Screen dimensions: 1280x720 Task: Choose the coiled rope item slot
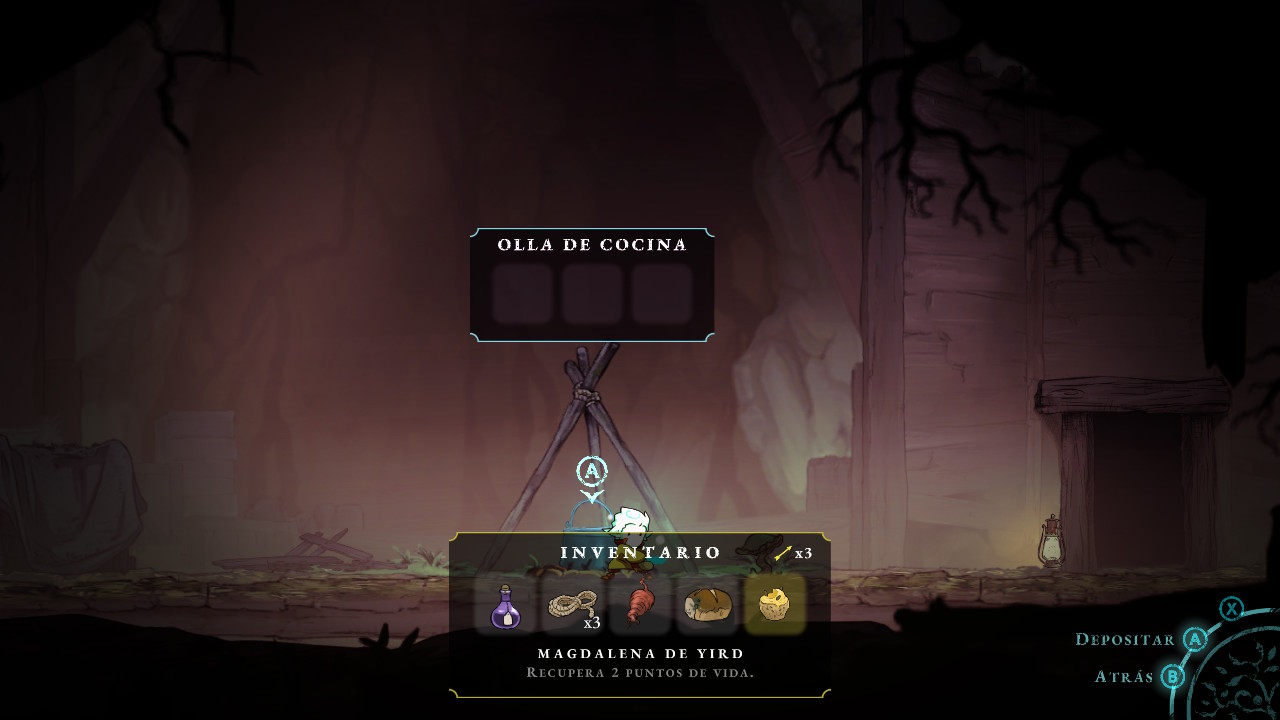[573, 606]
